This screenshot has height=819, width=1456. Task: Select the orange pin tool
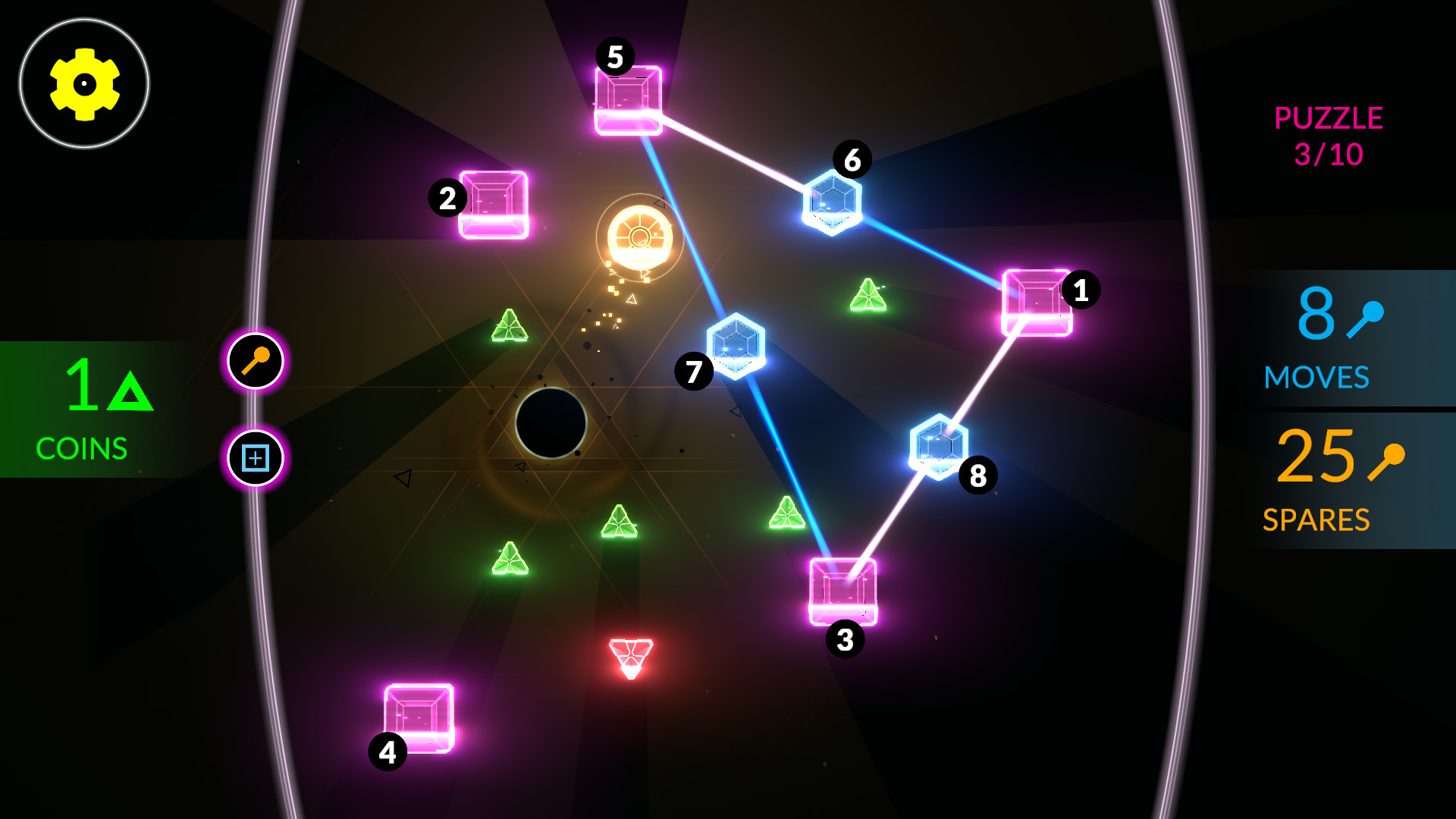[255, 361]
